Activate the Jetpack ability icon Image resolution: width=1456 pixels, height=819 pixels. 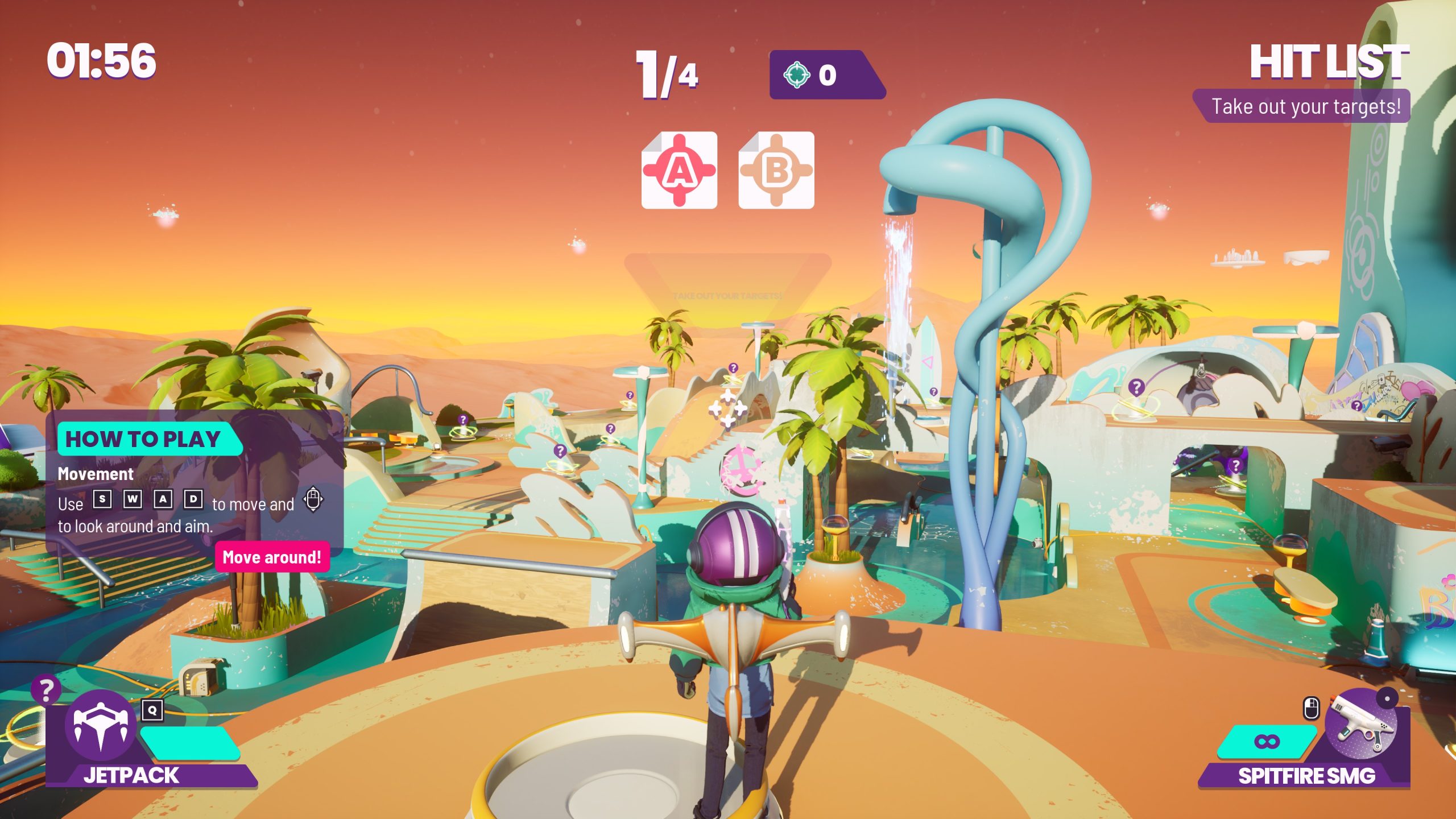(x=101, y=725)
